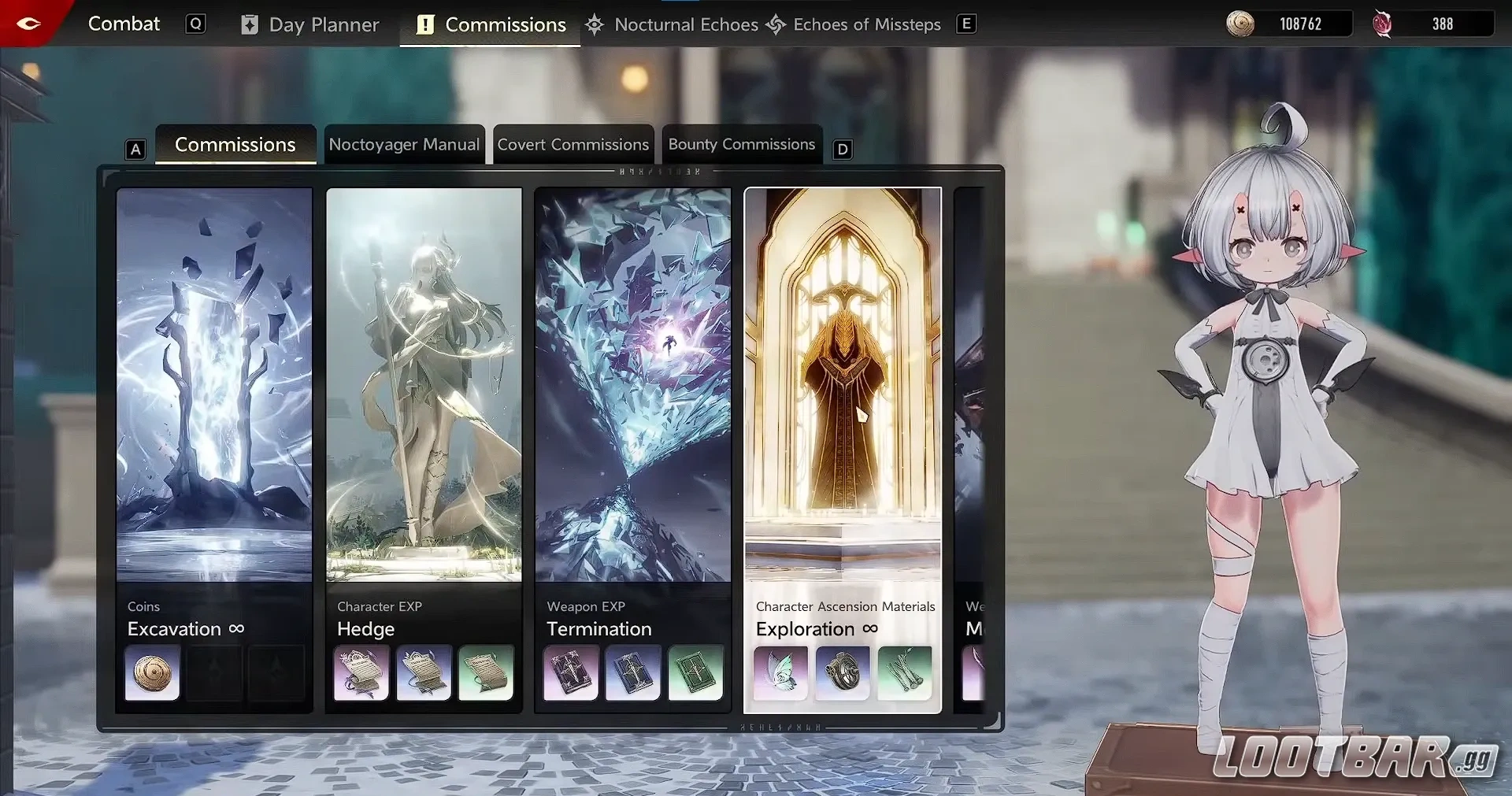Select a weapon manual reward under Termination

[x=569, y=674]
